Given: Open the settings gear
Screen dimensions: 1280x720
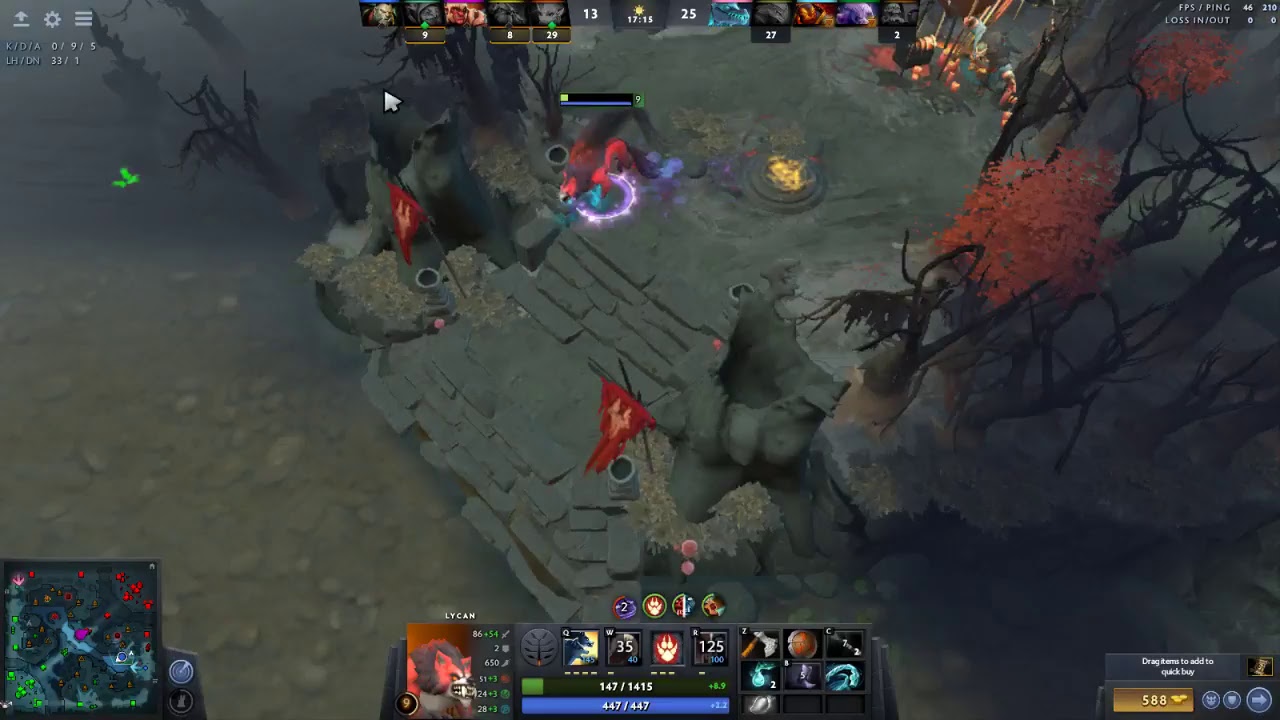Looking at the screenshot, I should (x=52, y=19).
